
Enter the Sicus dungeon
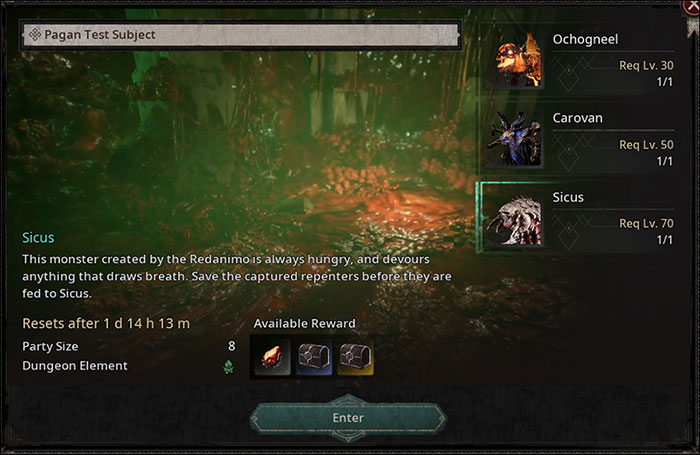(347, 417)
